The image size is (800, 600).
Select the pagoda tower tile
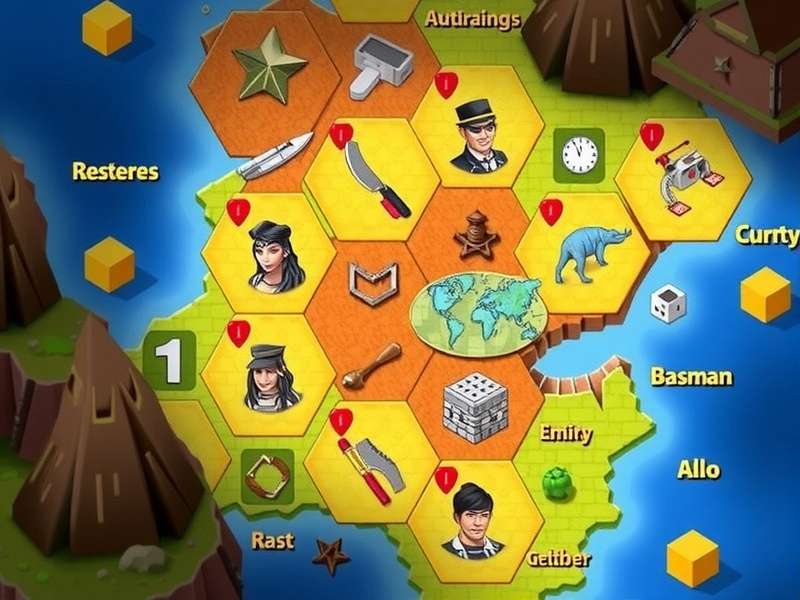[476, 234]
